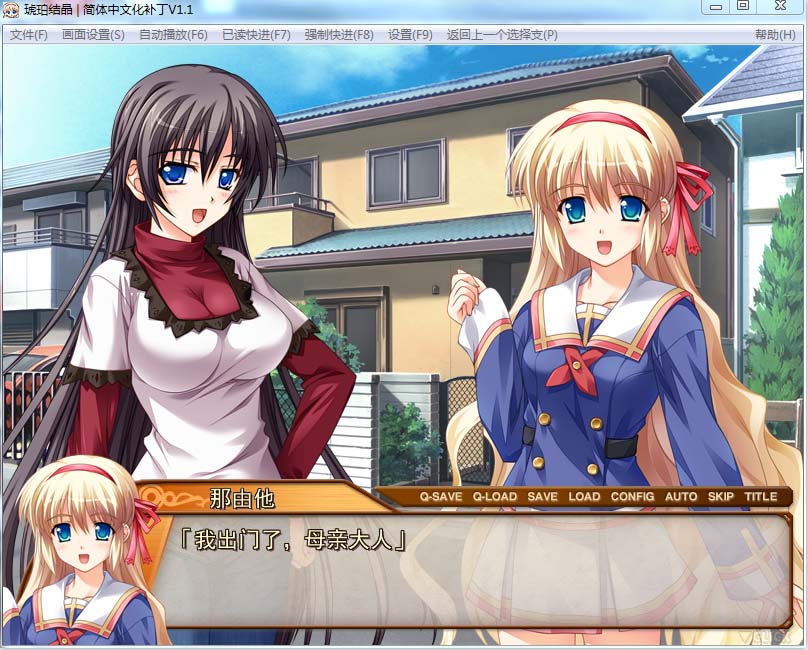This screenshot has height=650, width=808.
Task: Quick save with the Q-SAVE button
Action: coord(441,497)
